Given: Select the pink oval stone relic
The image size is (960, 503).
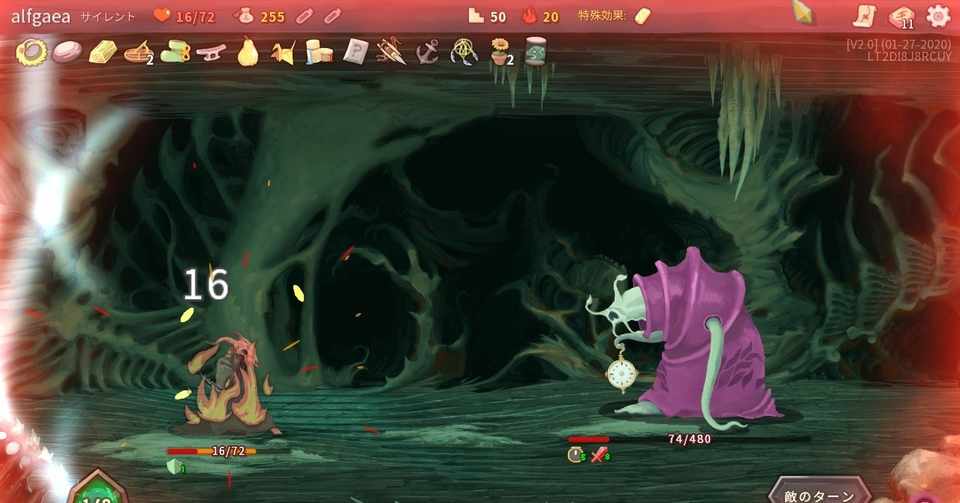Looking at the screenshot, I should 67,51.
